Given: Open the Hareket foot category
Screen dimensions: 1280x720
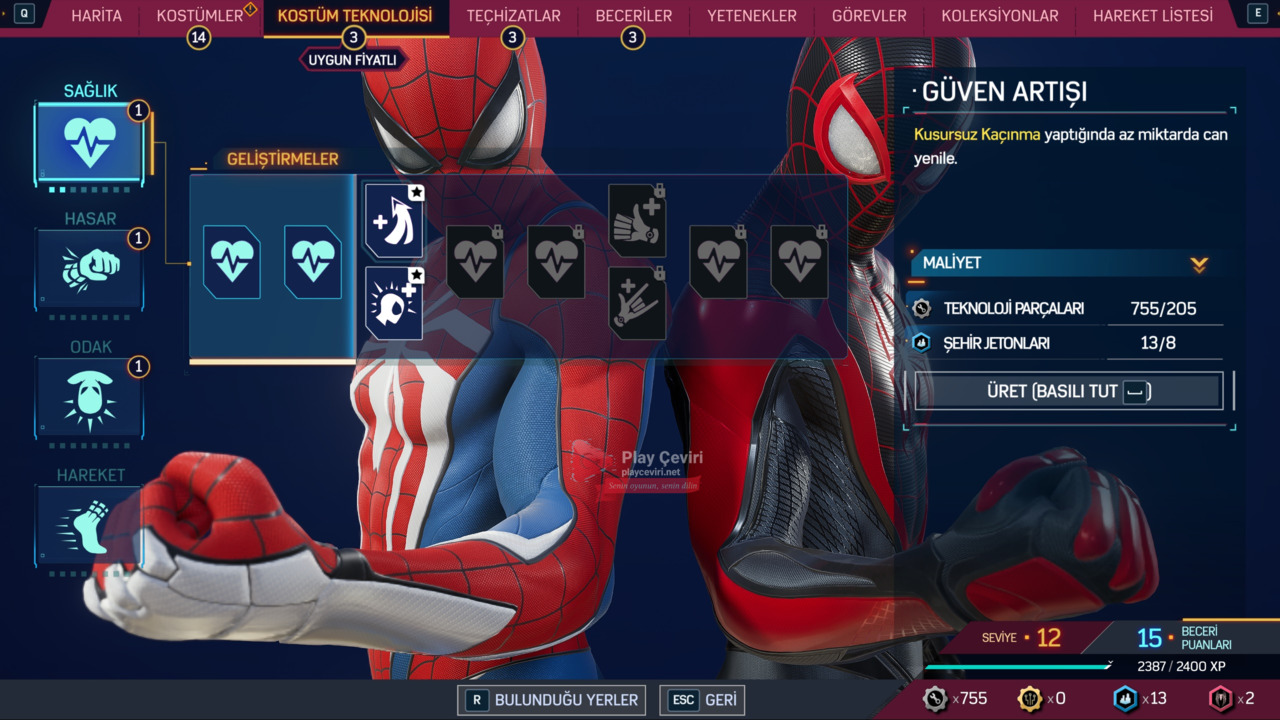Looking at the screenshot, I should [x=90, y=525].
